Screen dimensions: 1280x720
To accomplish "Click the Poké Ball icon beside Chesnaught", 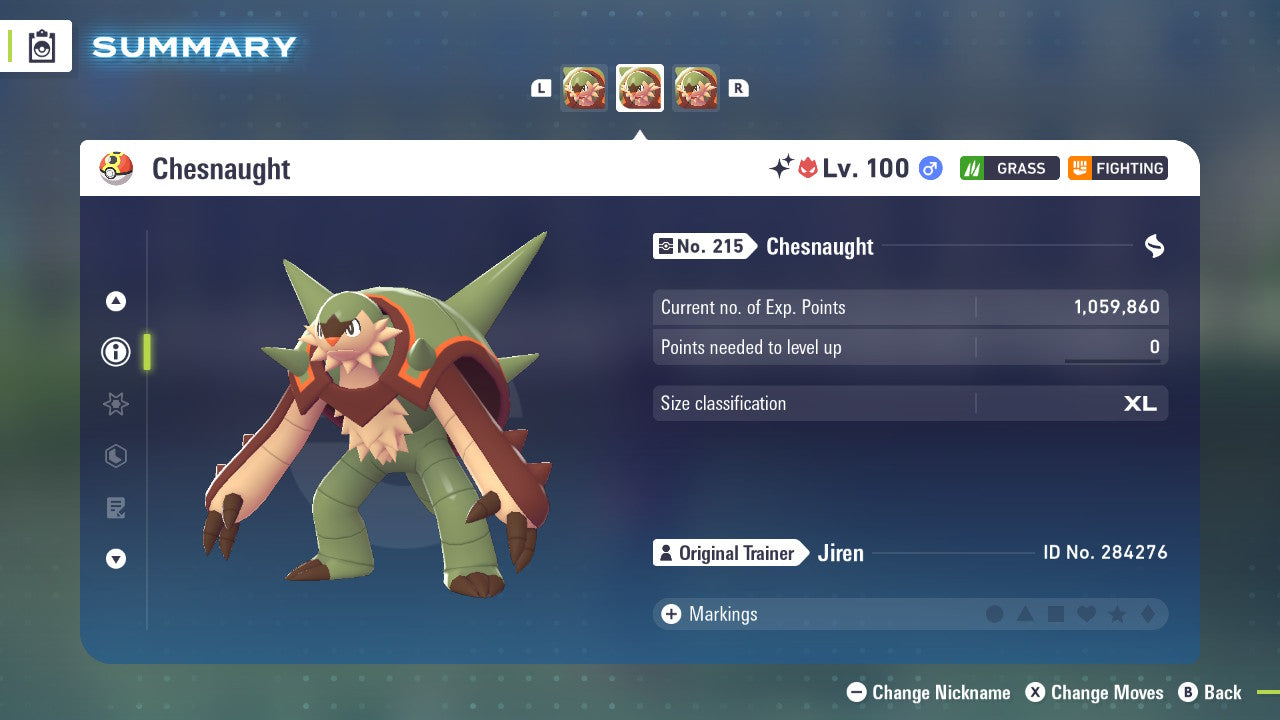I will tap(117, 168).
